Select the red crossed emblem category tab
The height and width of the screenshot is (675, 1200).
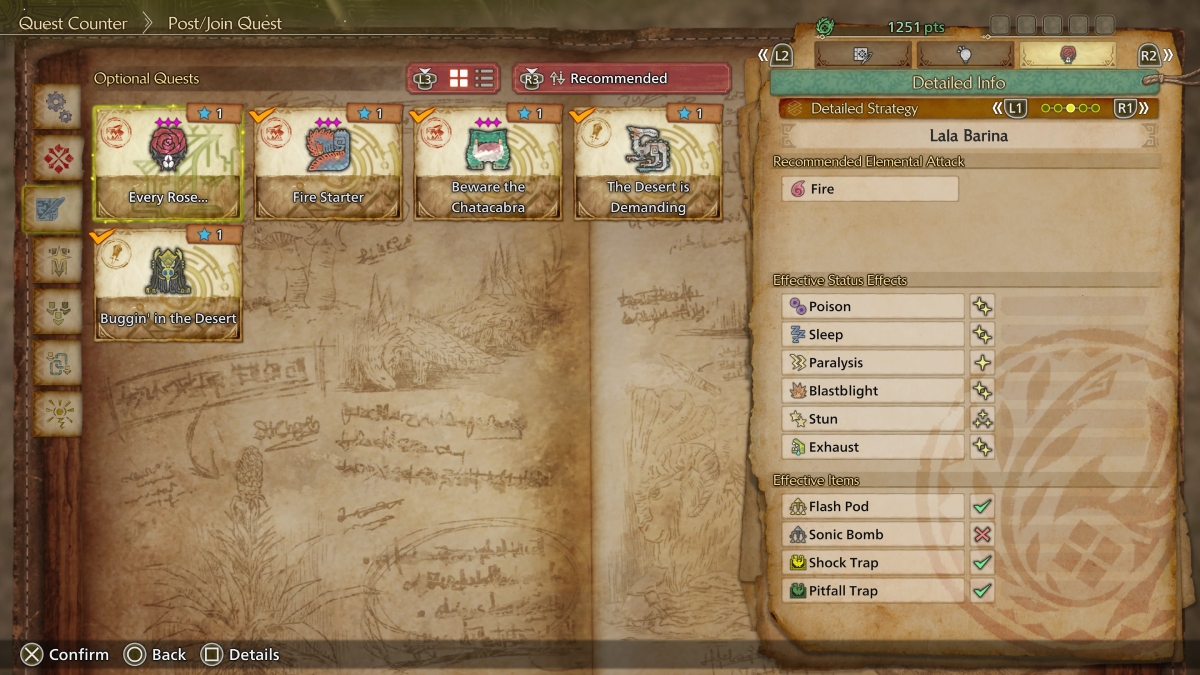[x=58, y=158]
